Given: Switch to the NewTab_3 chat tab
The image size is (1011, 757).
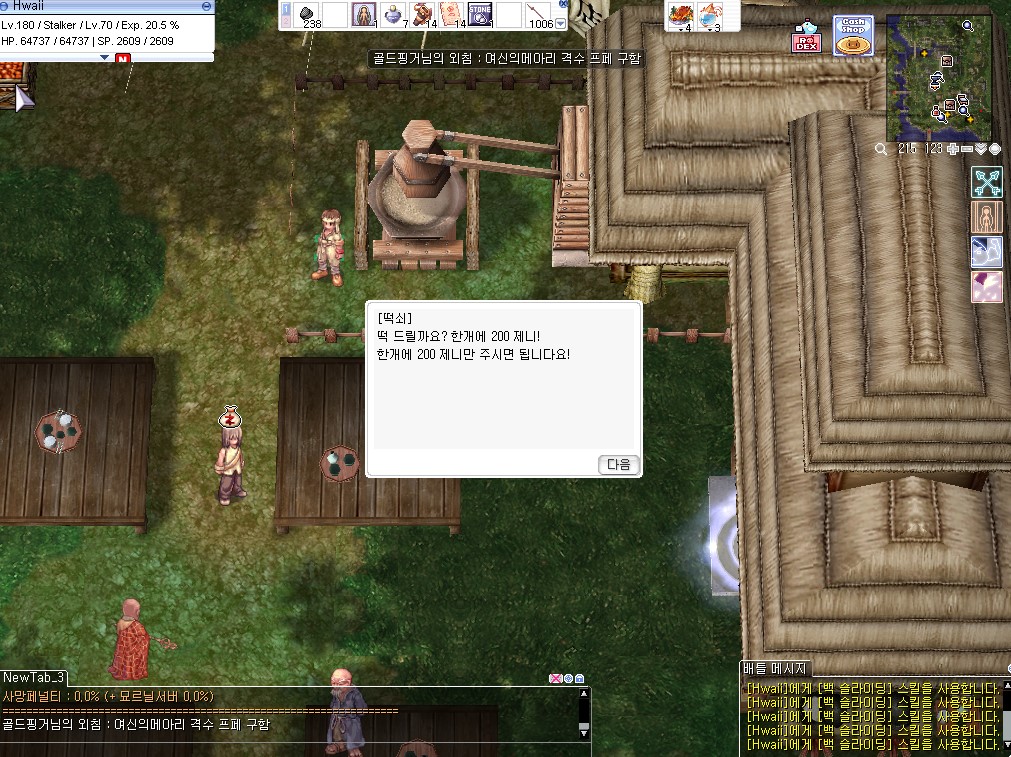Looking at the screenshot, I should pyautogui.click(x=34, y=678).
